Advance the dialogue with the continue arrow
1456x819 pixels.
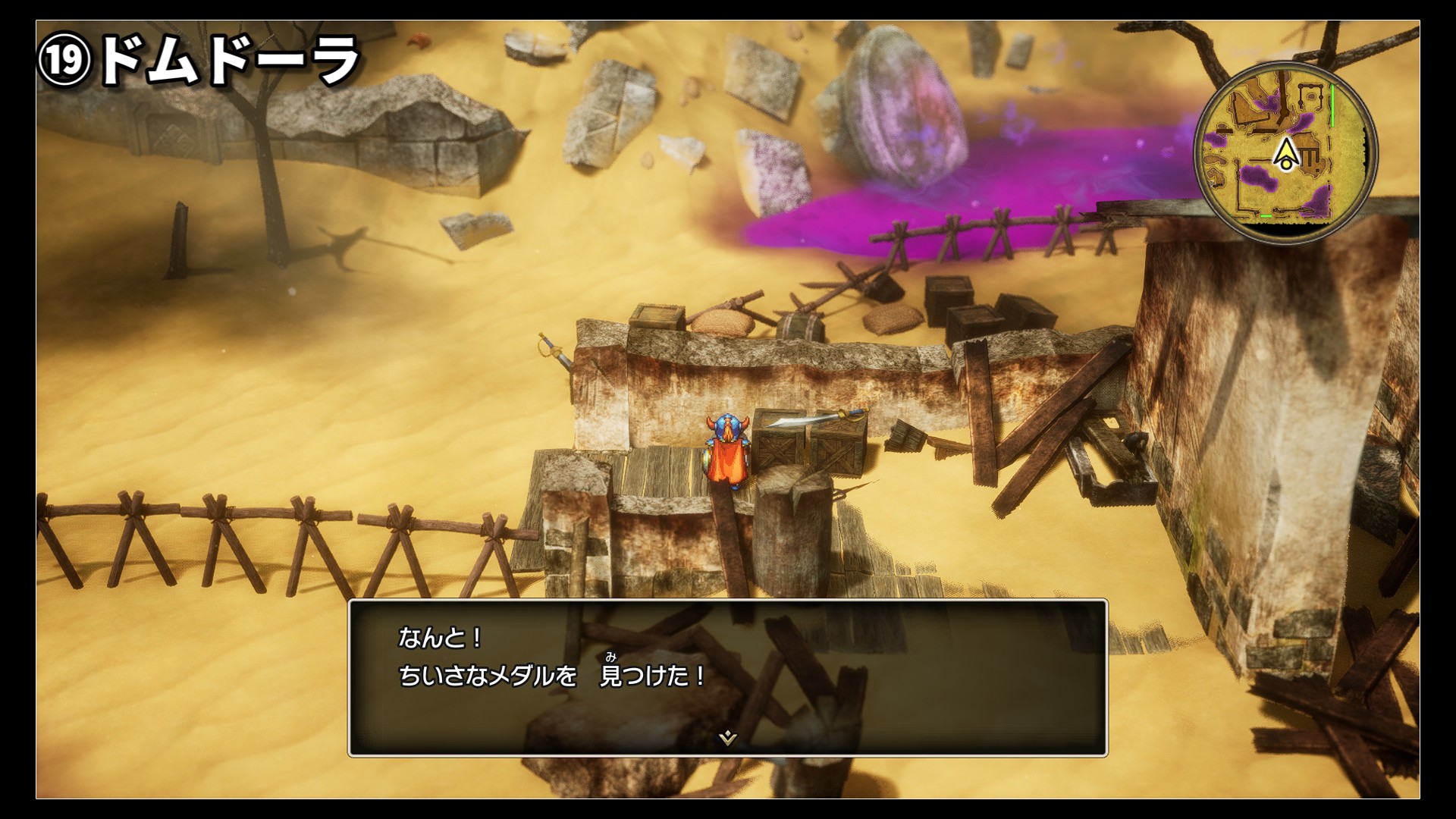727,737
